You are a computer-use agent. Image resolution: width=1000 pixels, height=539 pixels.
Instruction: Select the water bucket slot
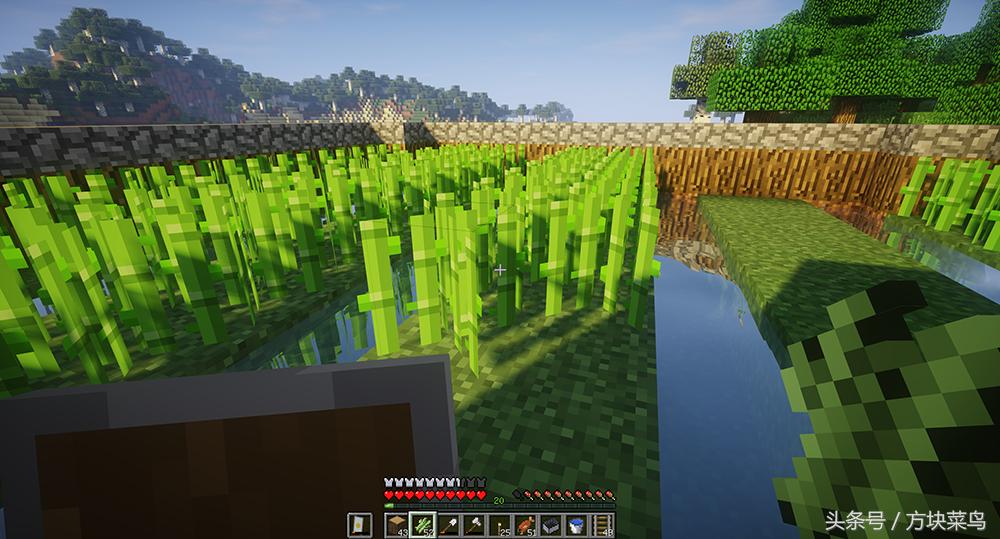coord(575,524)
